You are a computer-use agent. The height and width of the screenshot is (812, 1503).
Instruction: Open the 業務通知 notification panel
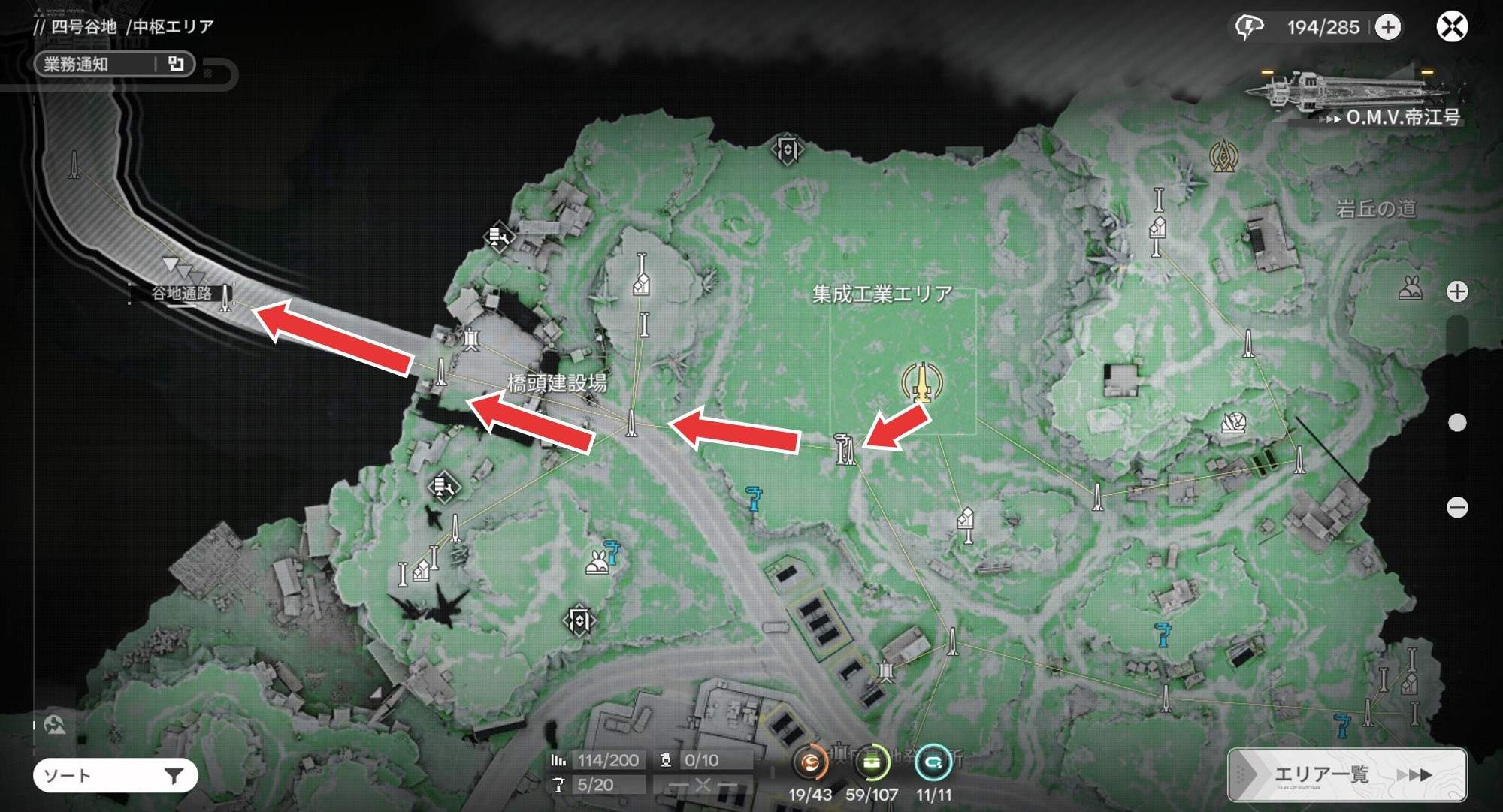click(114, 65)
